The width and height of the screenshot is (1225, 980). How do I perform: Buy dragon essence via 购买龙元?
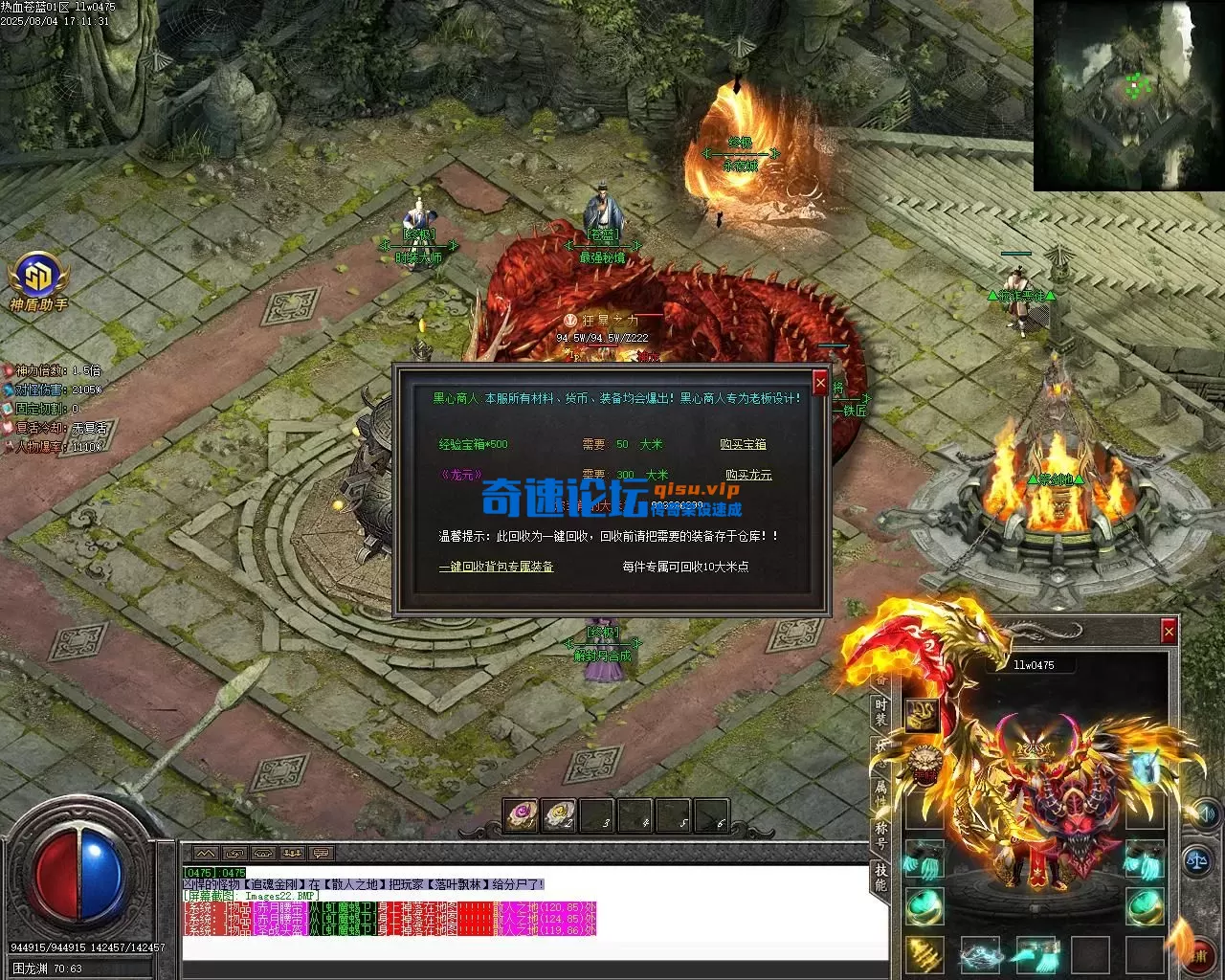pyautogui.click(x=748, y=475)
